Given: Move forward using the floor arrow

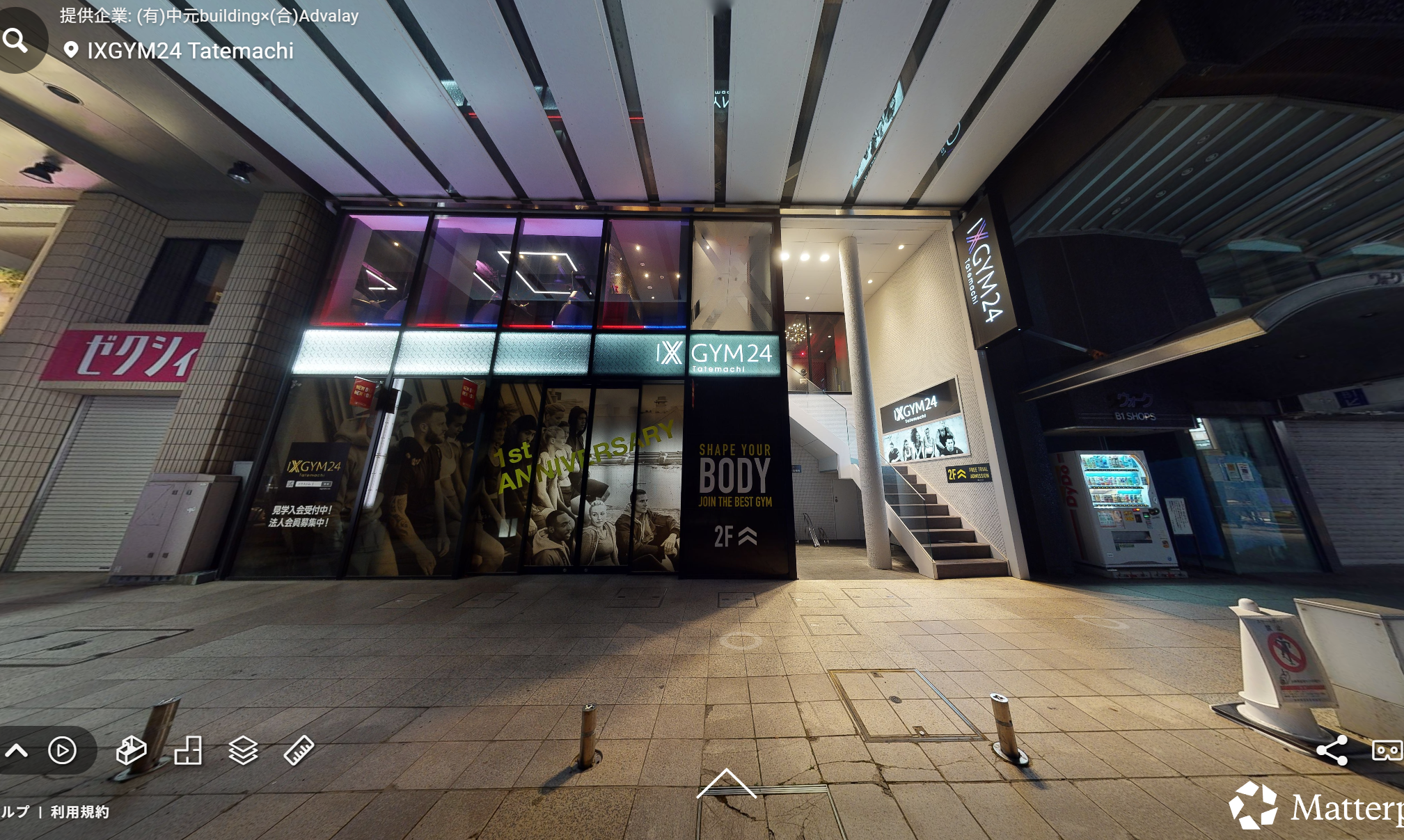Looking at the screenshot, I should click(726, 783).
